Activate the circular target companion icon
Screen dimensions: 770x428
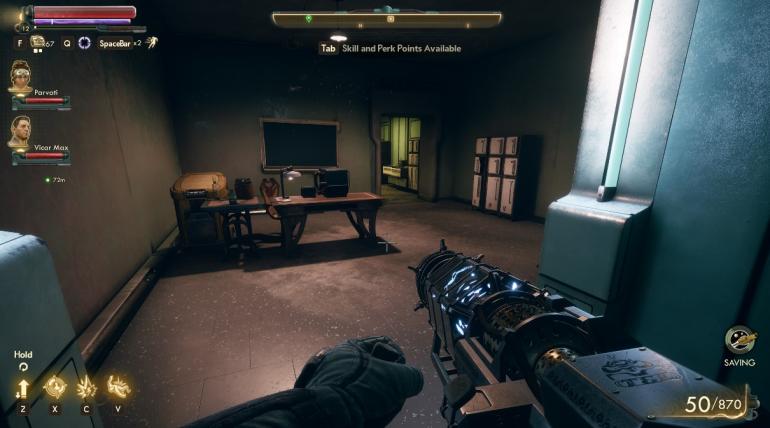point(54,387)
